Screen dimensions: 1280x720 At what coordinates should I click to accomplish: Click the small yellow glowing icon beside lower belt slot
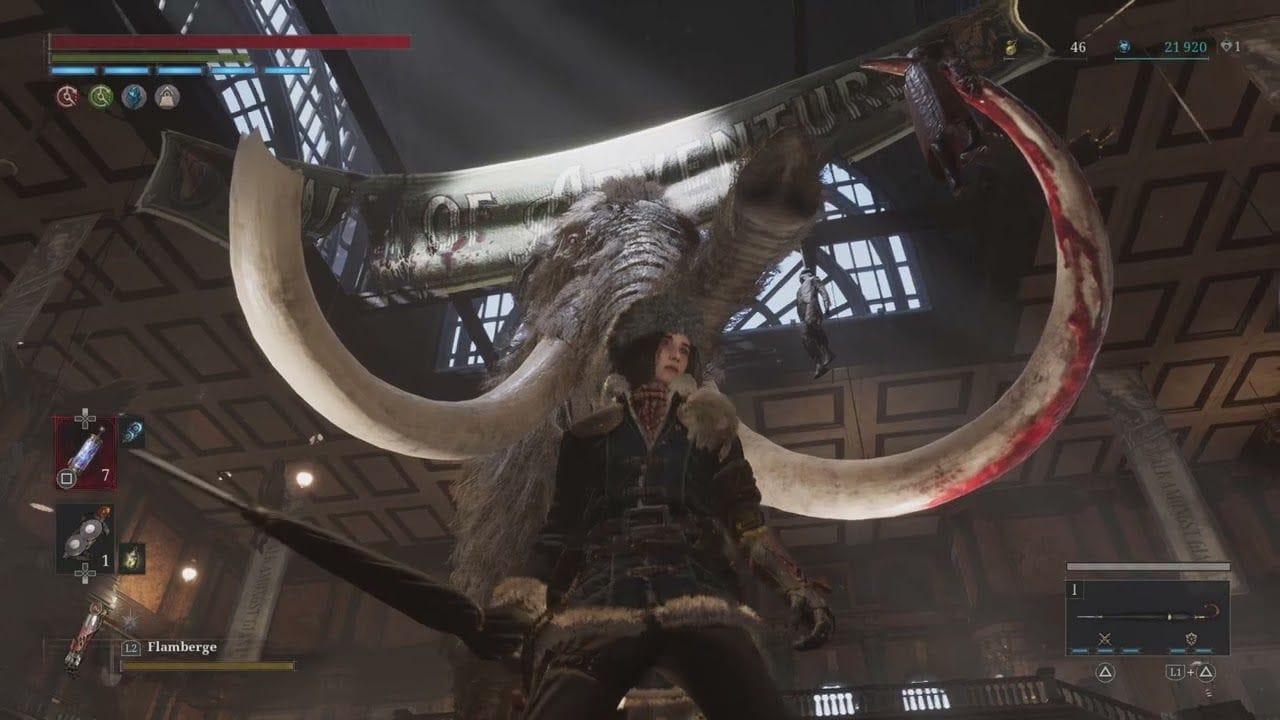131,557
